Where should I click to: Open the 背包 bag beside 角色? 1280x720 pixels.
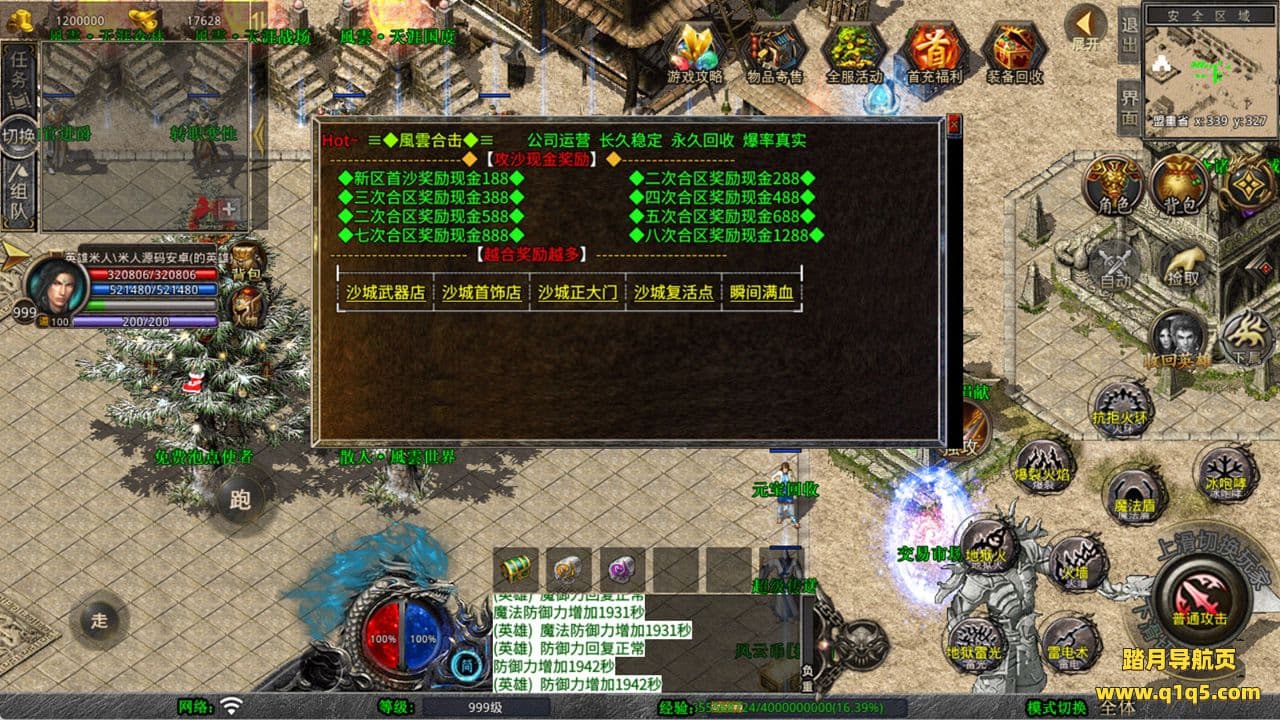tap(1179, 186)
